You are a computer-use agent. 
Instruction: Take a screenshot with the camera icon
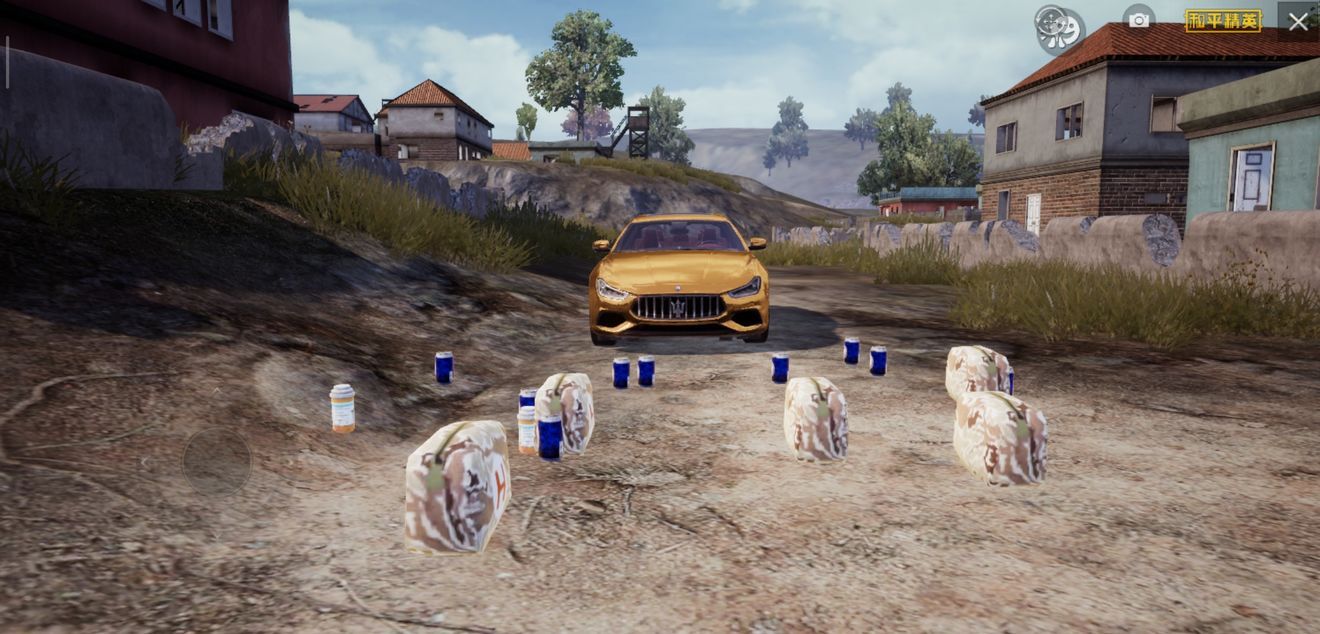tap(1139, 19)
